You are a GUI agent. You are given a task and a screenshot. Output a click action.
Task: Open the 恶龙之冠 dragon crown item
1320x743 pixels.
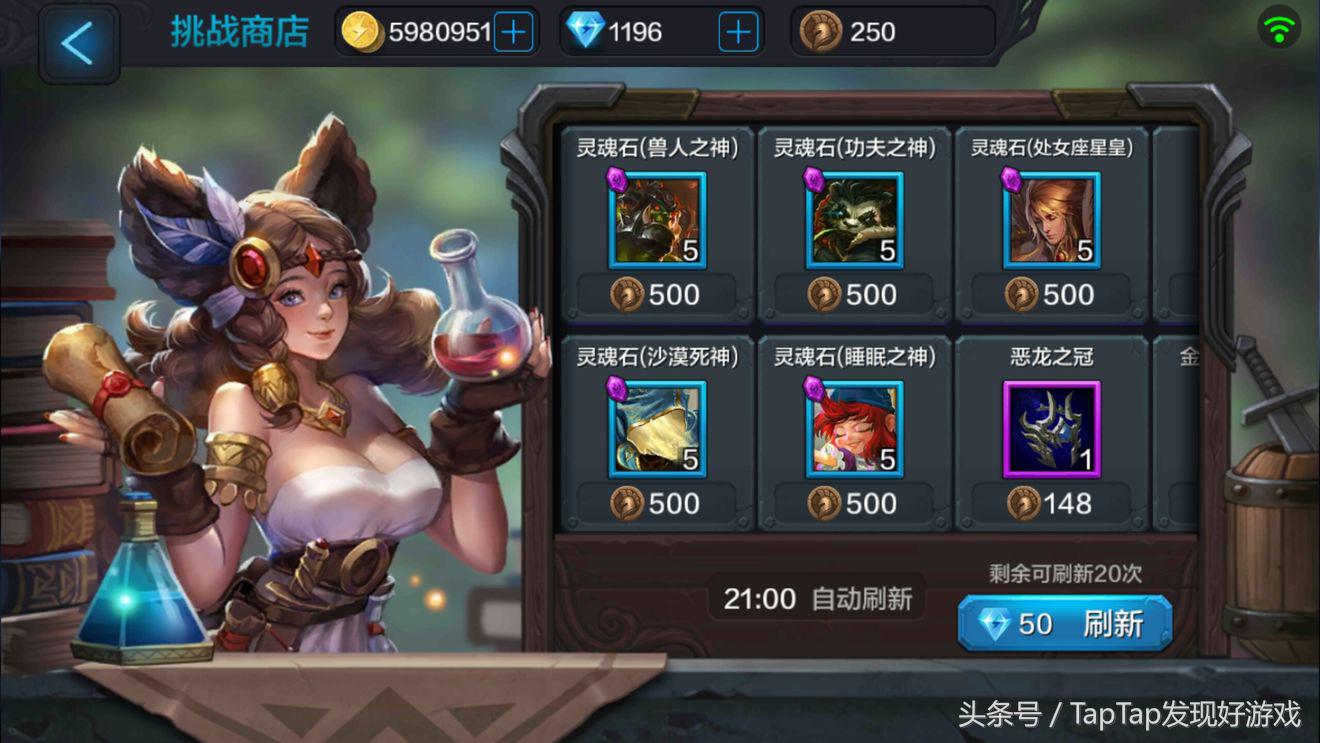(1051, 427)
